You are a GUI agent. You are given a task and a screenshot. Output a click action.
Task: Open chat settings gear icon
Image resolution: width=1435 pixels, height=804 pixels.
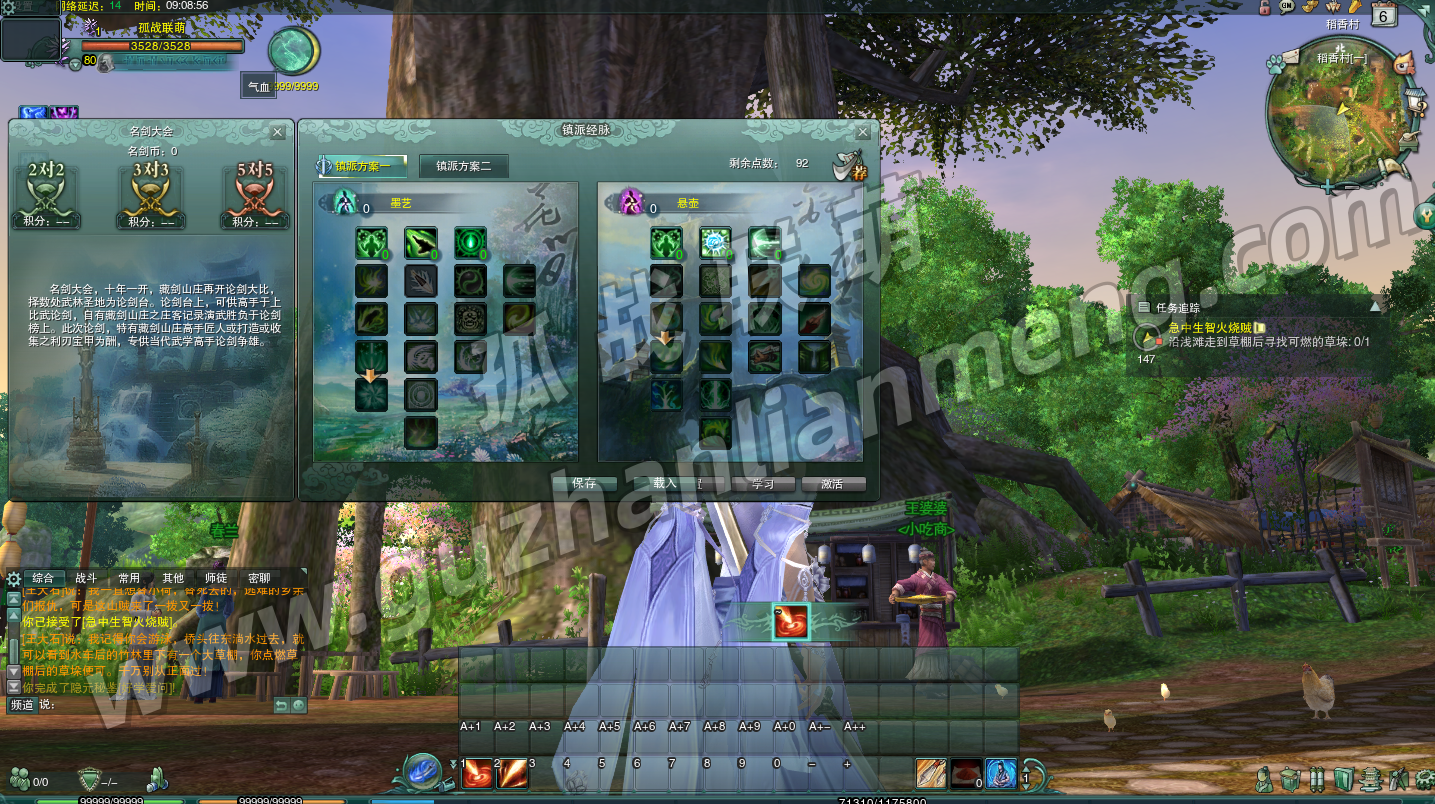click(x=14, y=578)
